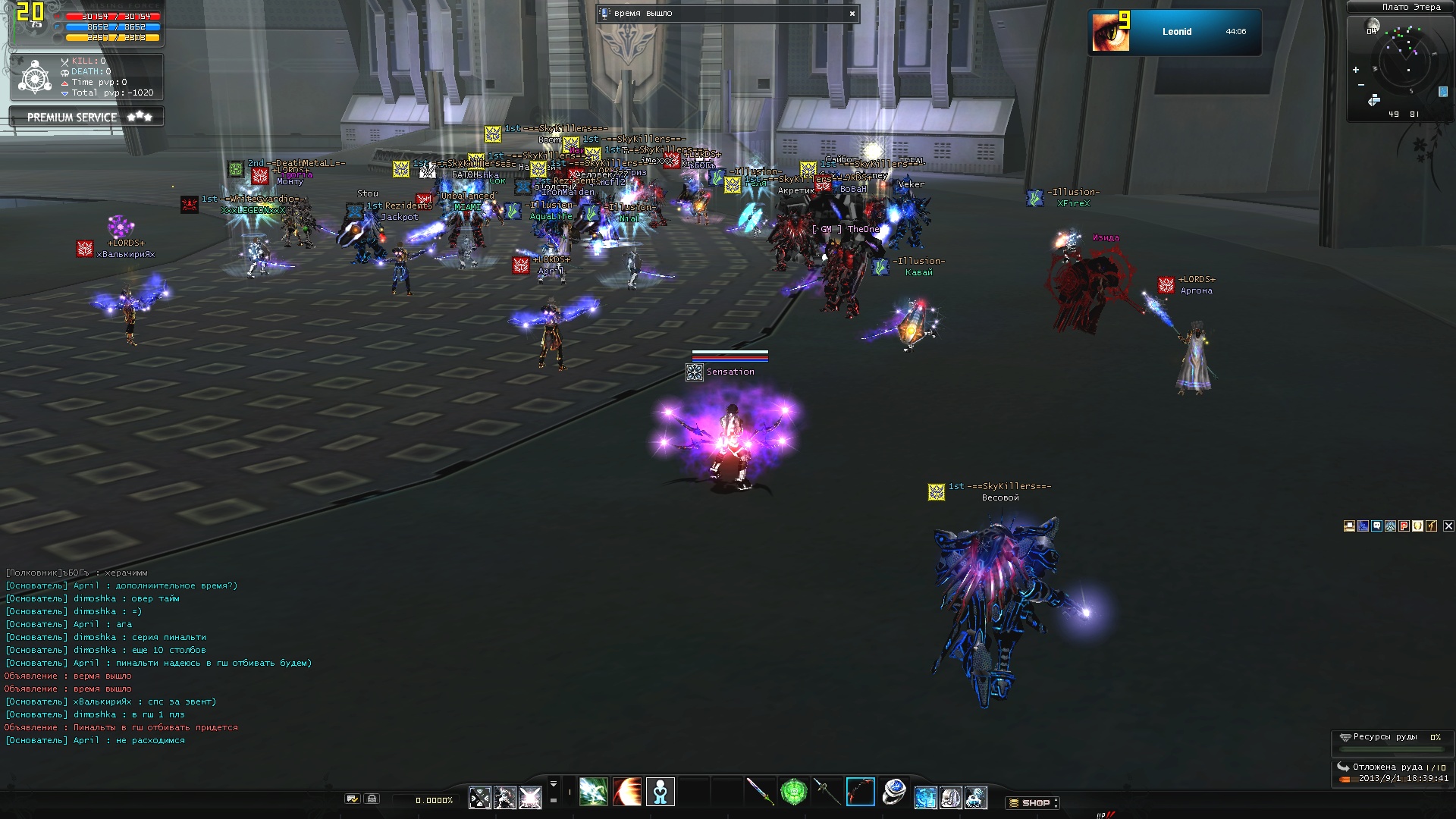Activate the orange fire slash skill

[x=627, y=792]
